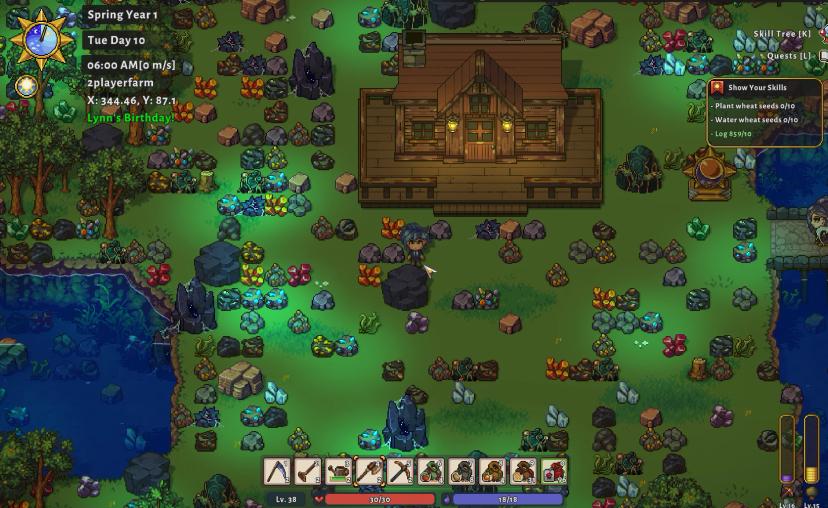Select the dark grey seed bag slot
The width and height of the screenshot is (828, 508).
462,471
